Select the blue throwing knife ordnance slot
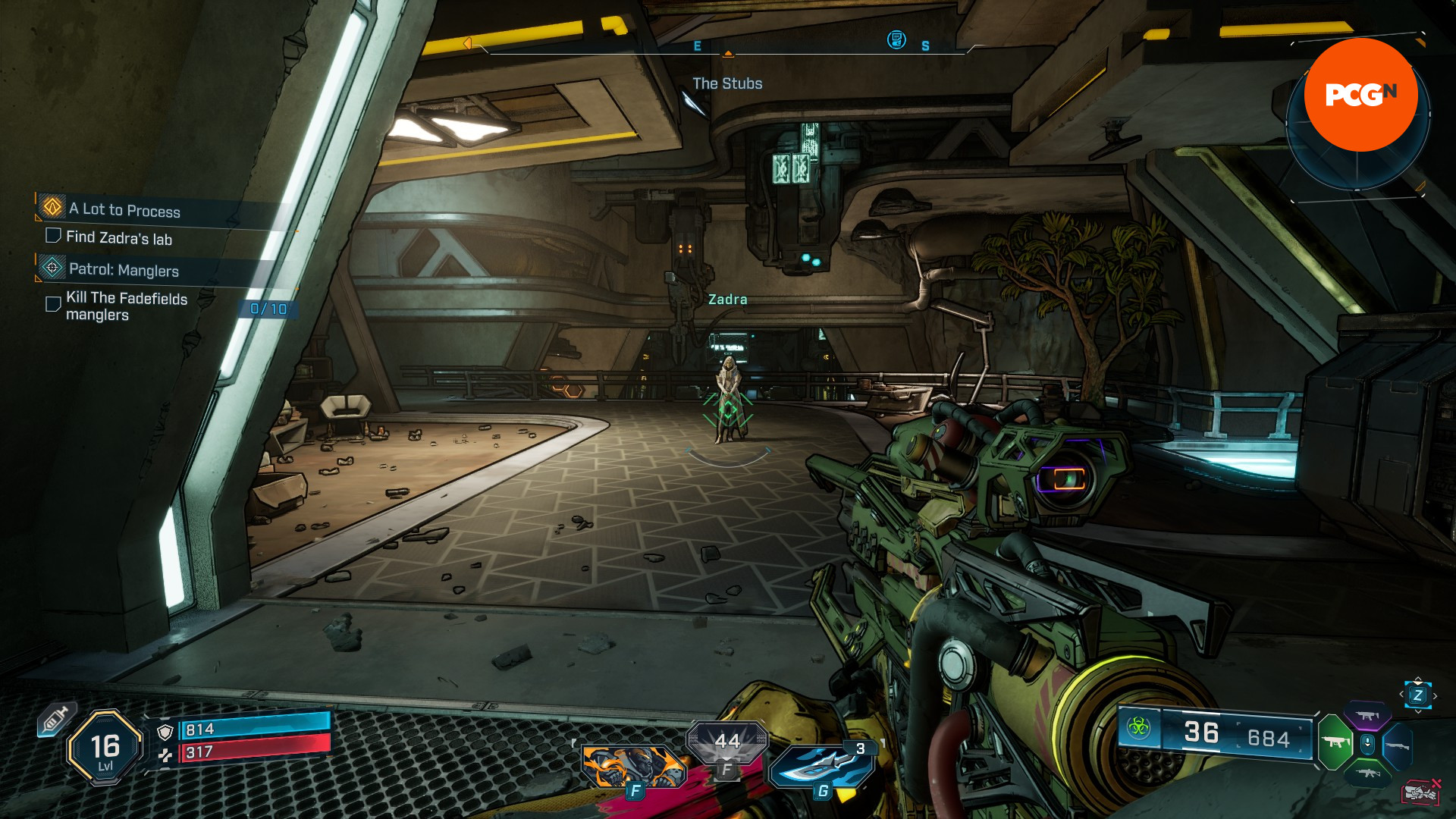 click(x=822, y=766)
